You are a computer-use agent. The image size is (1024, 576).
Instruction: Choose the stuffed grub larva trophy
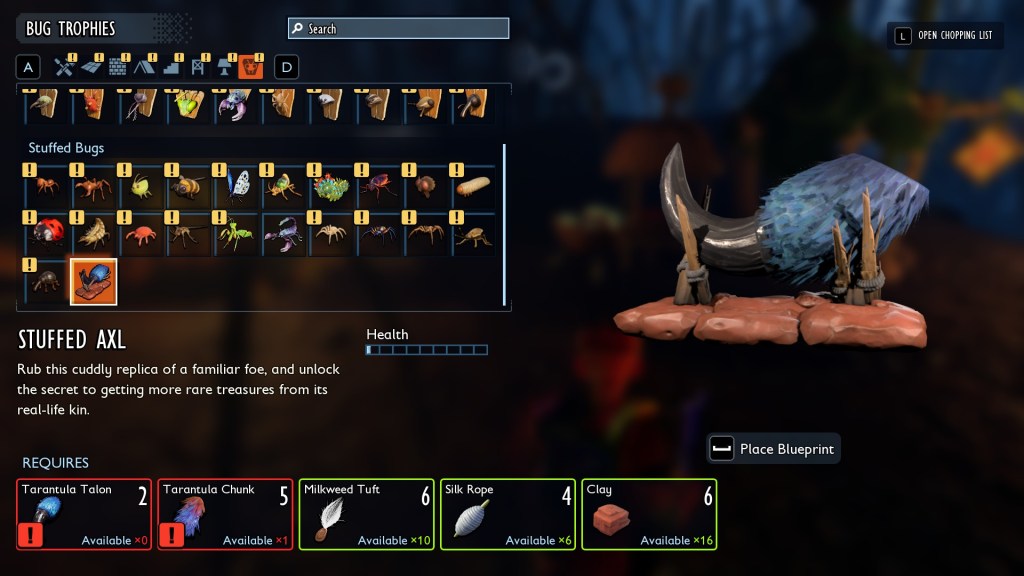[471, 187]
